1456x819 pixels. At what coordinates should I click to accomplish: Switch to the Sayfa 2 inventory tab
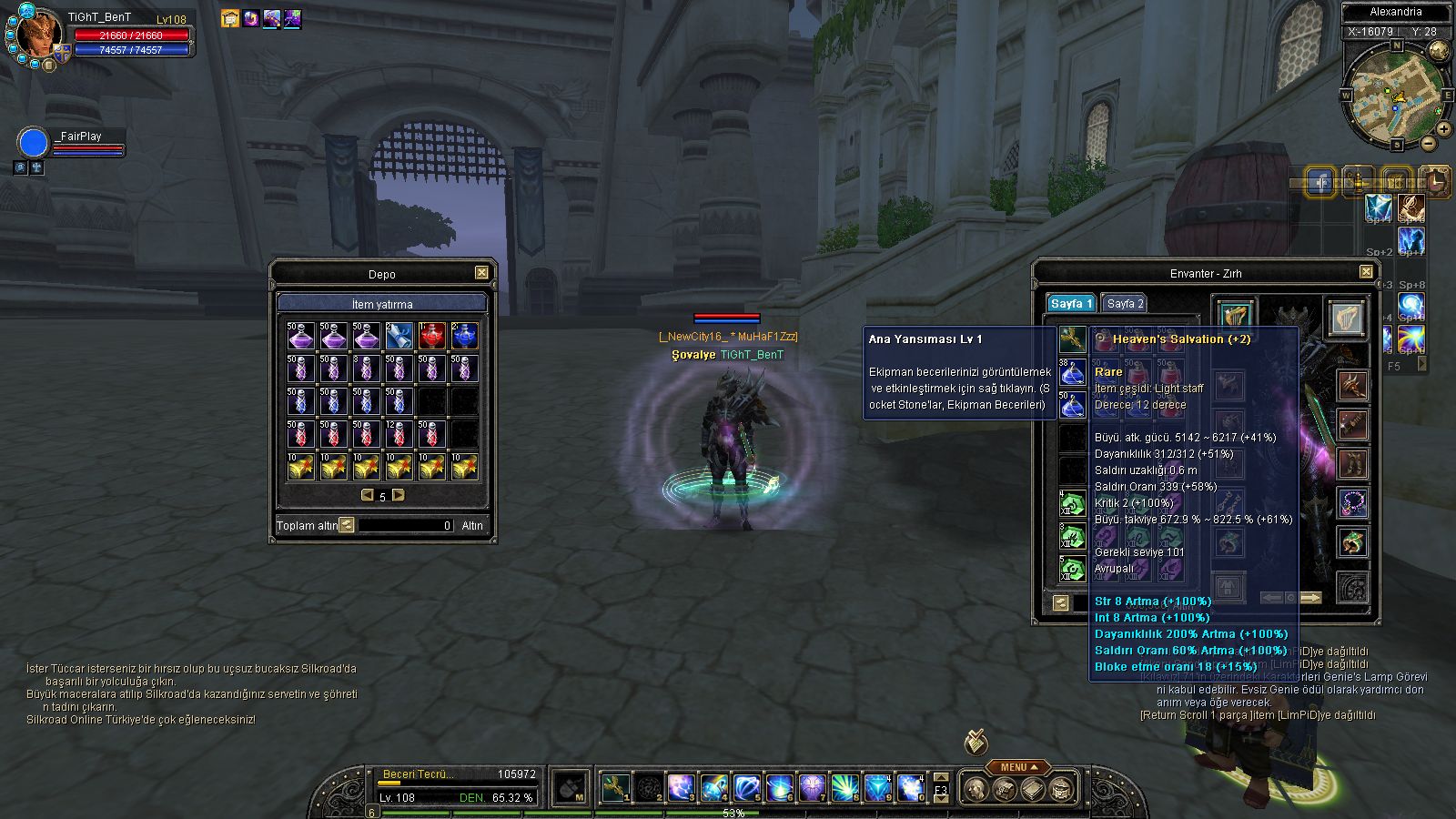1125,303
